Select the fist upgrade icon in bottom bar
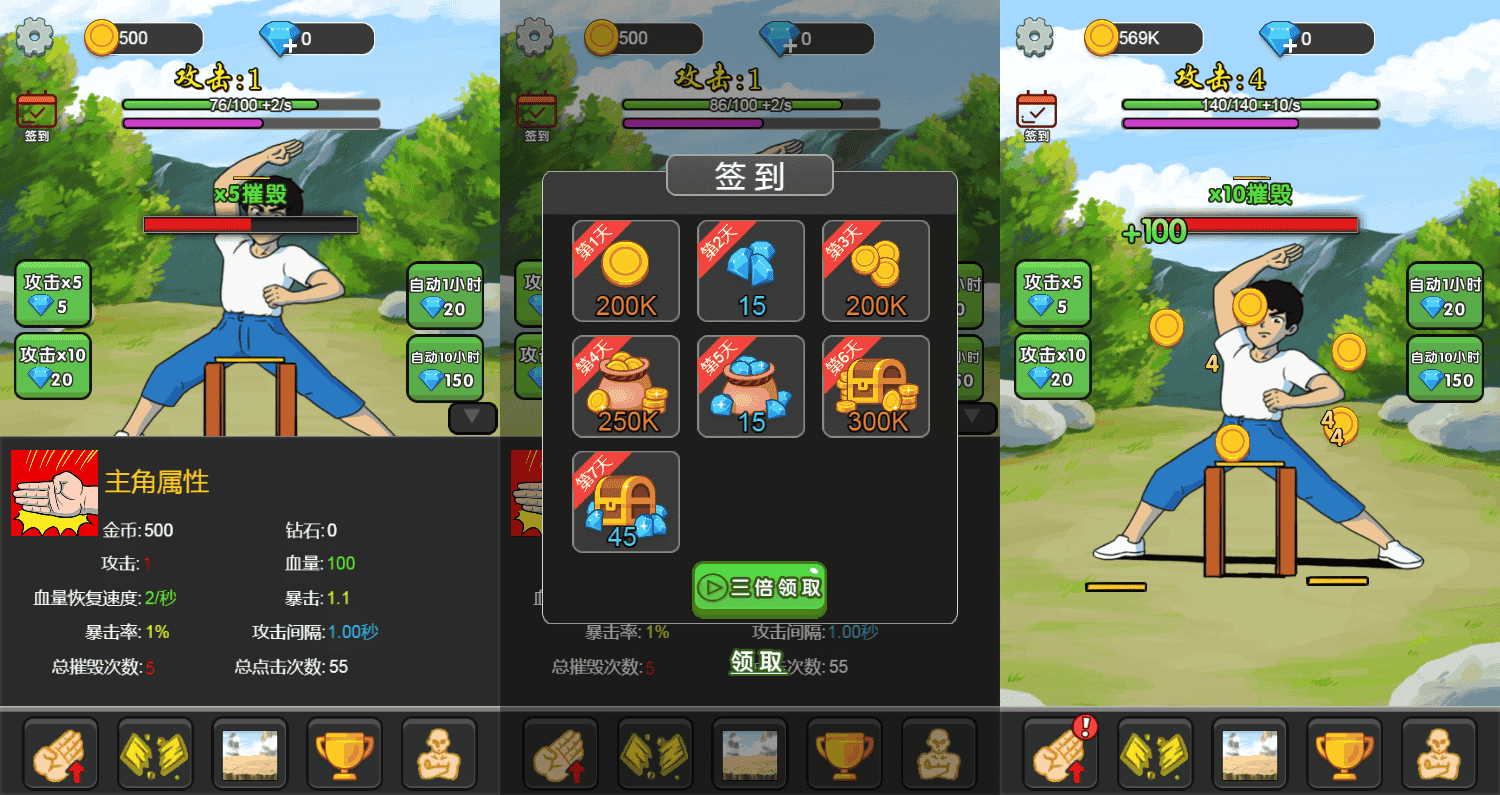The image size is (1500, 795). tap(60, 753)
